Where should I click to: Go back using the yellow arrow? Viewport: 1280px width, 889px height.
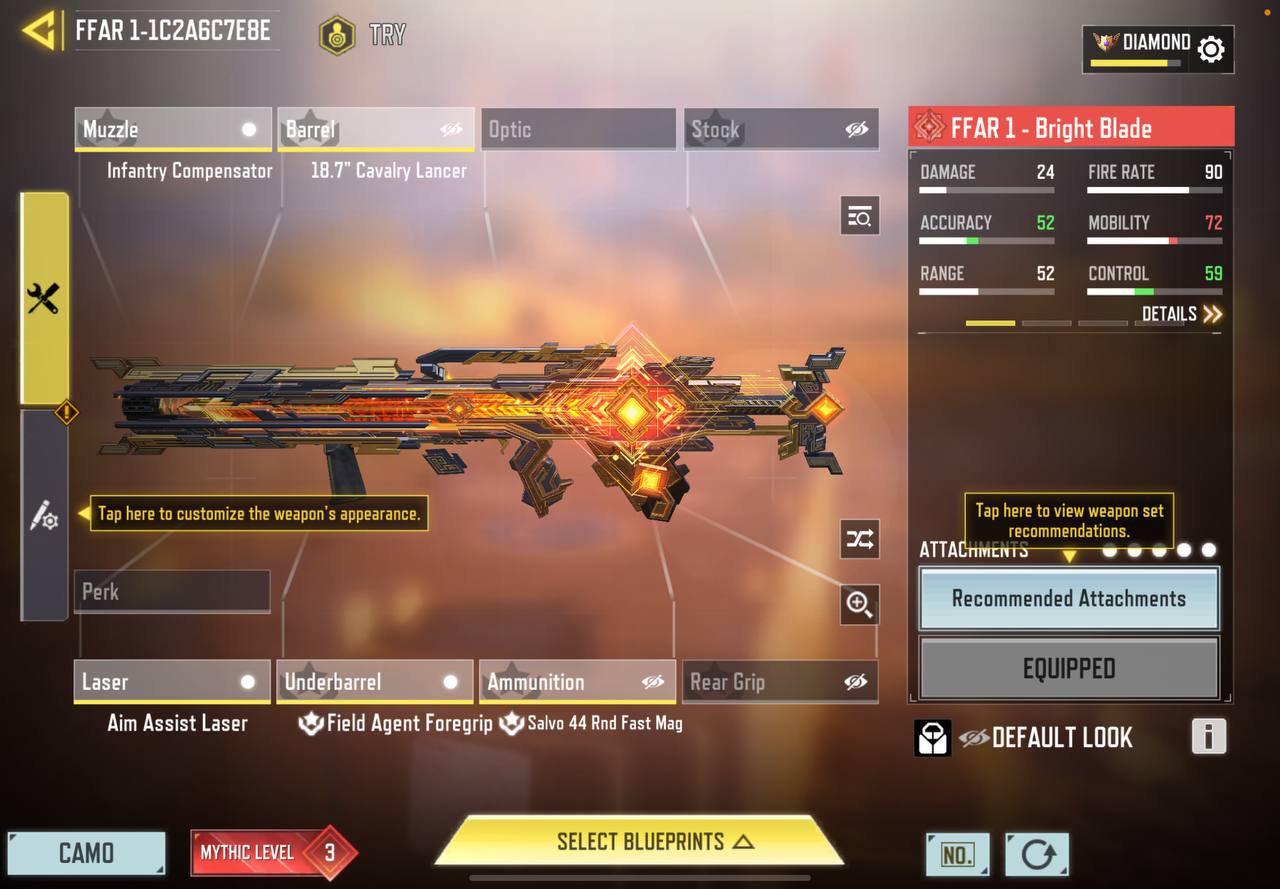(x=39, y=31)
